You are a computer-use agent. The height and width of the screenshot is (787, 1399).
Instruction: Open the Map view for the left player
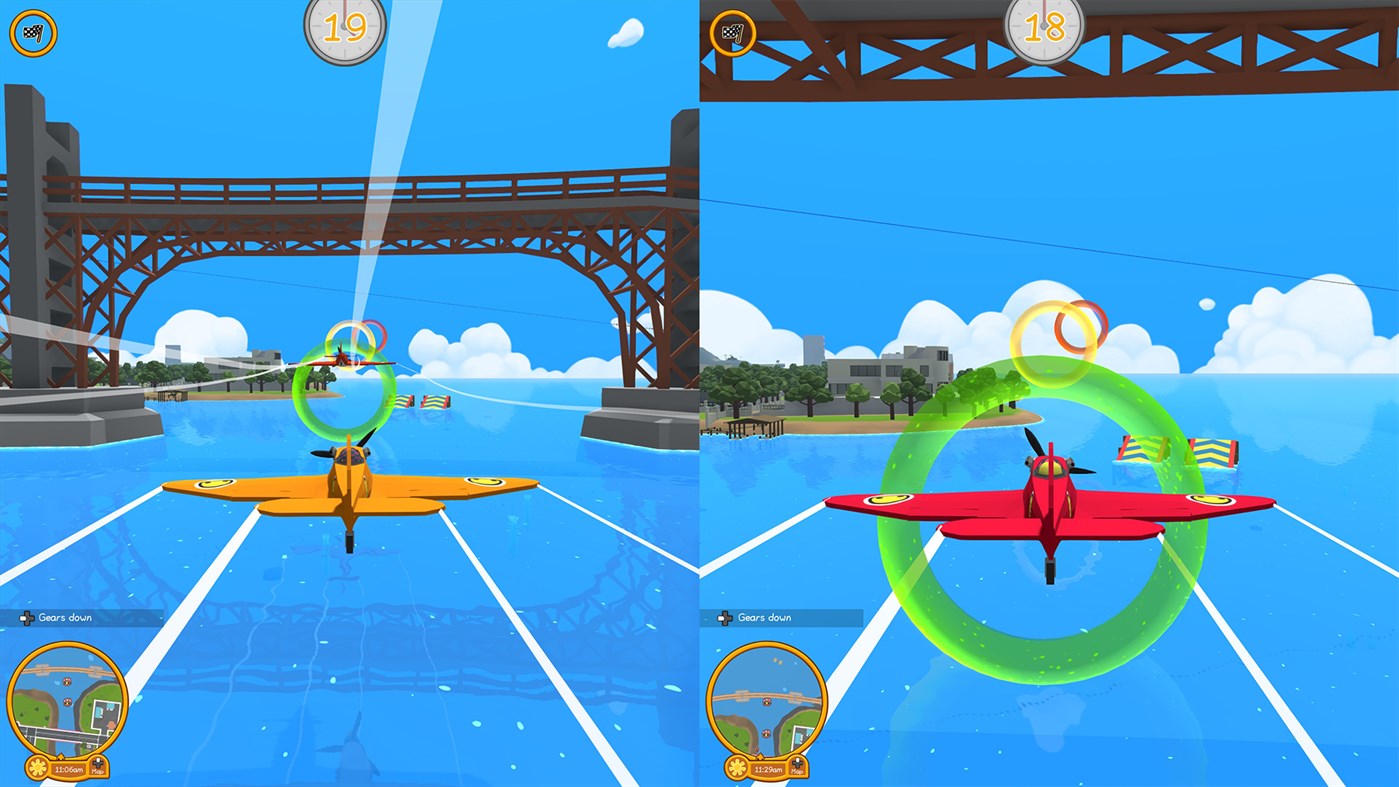(98, 768)
